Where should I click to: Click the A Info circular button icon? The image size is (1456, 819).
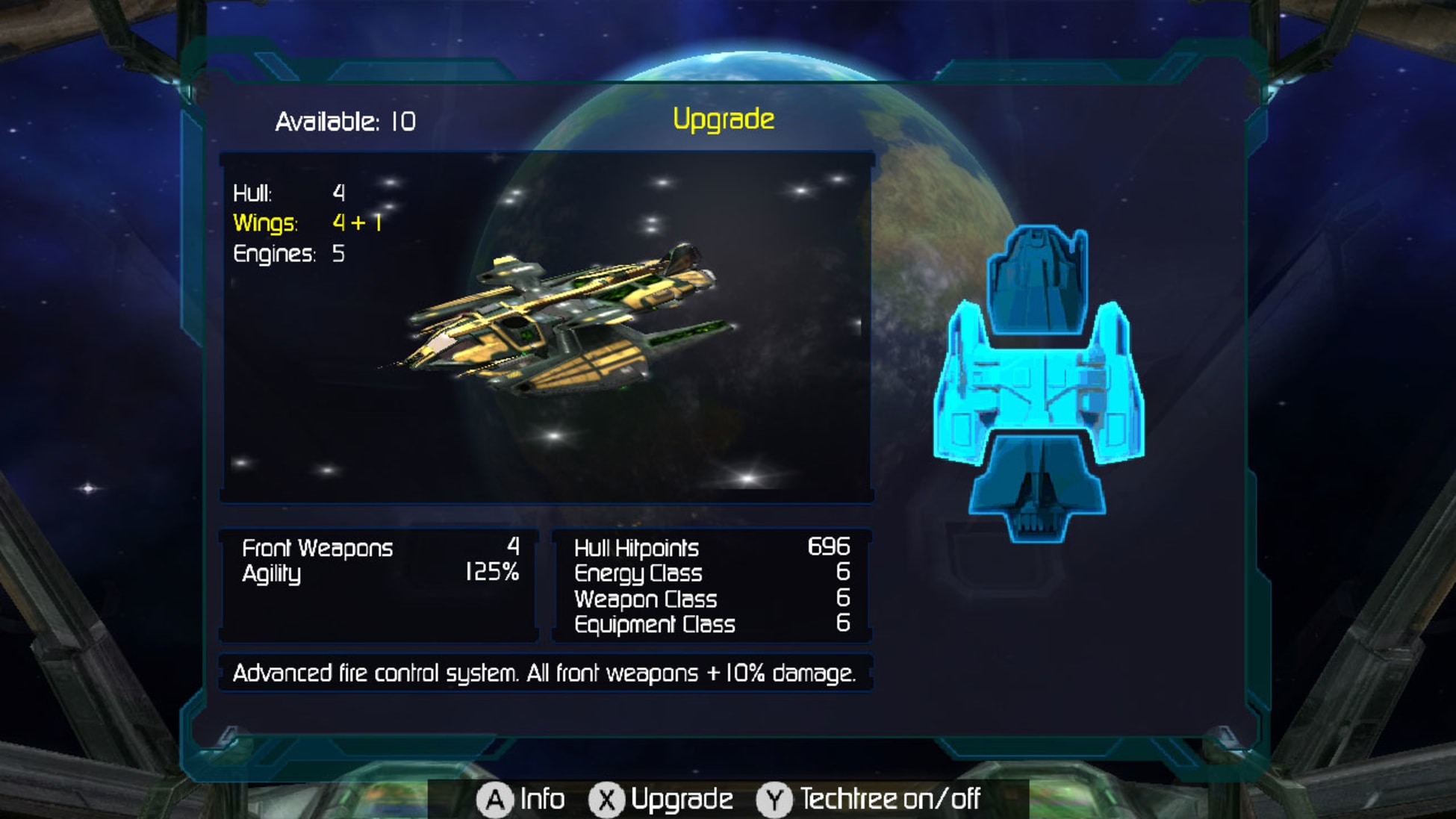(x=495, y=799)
